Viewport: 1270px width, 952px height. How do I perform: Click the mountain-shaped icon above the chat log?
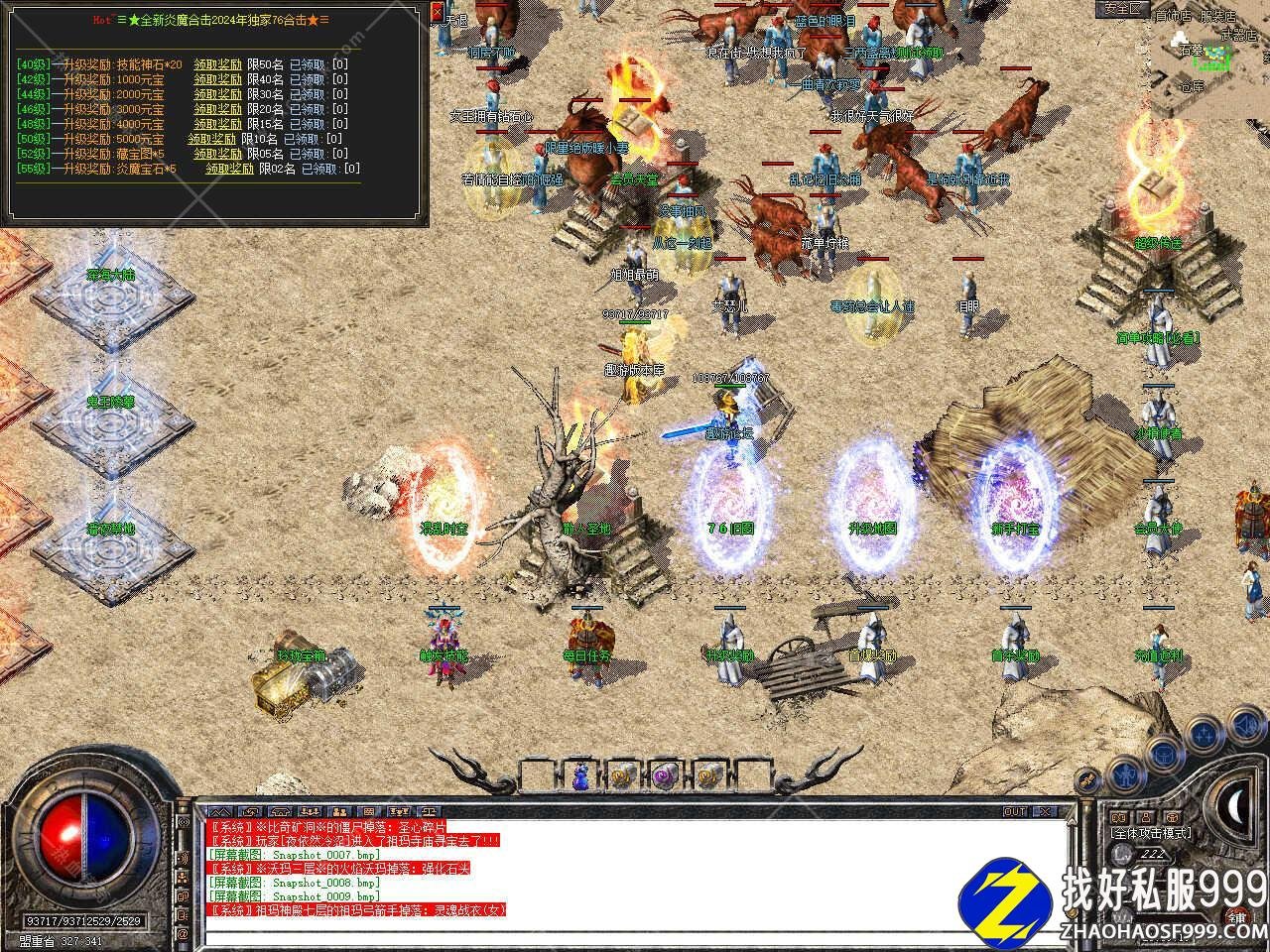coord(217,812)
